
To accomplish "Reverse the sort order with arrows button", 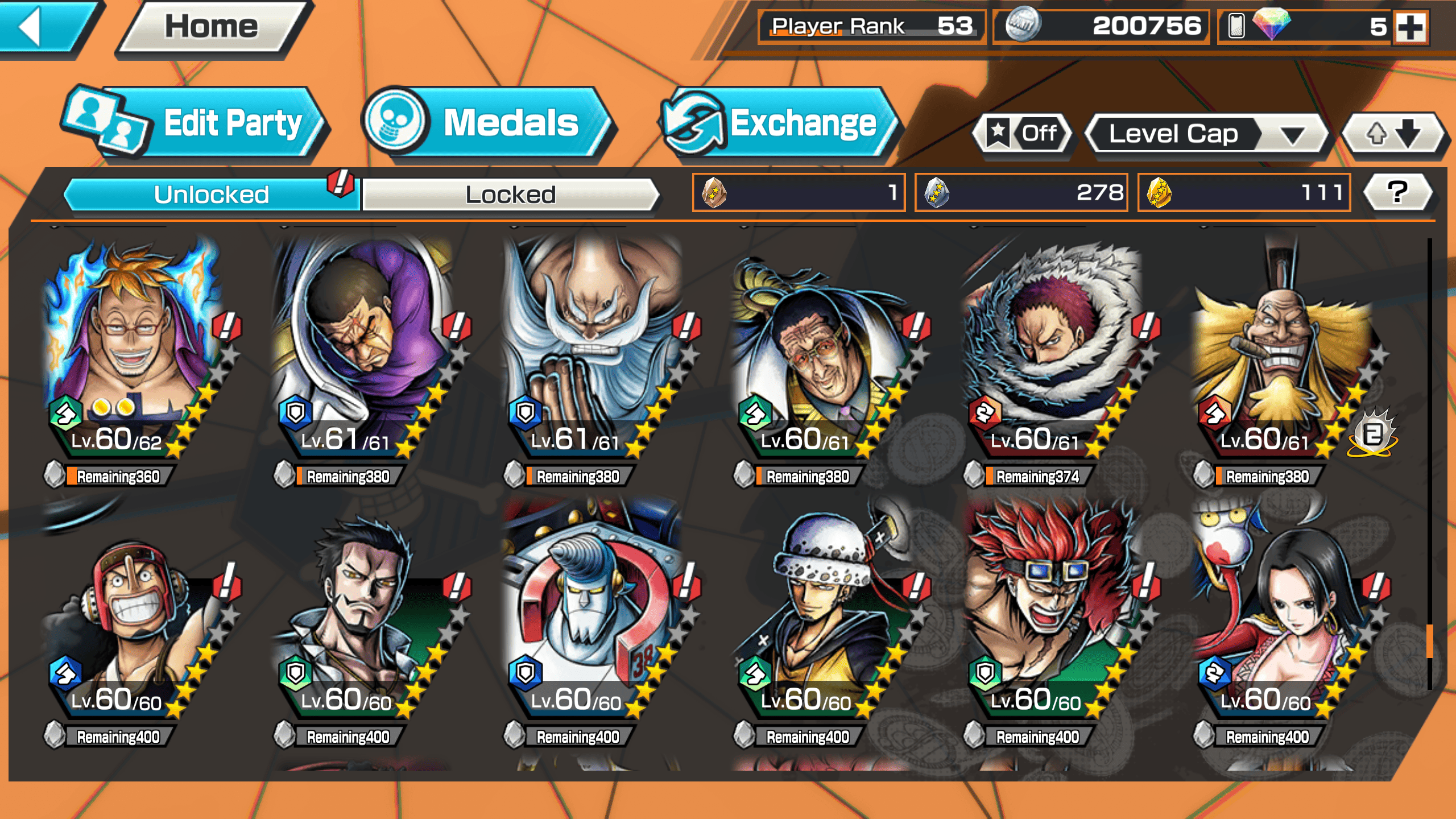I will [1393, 134].
